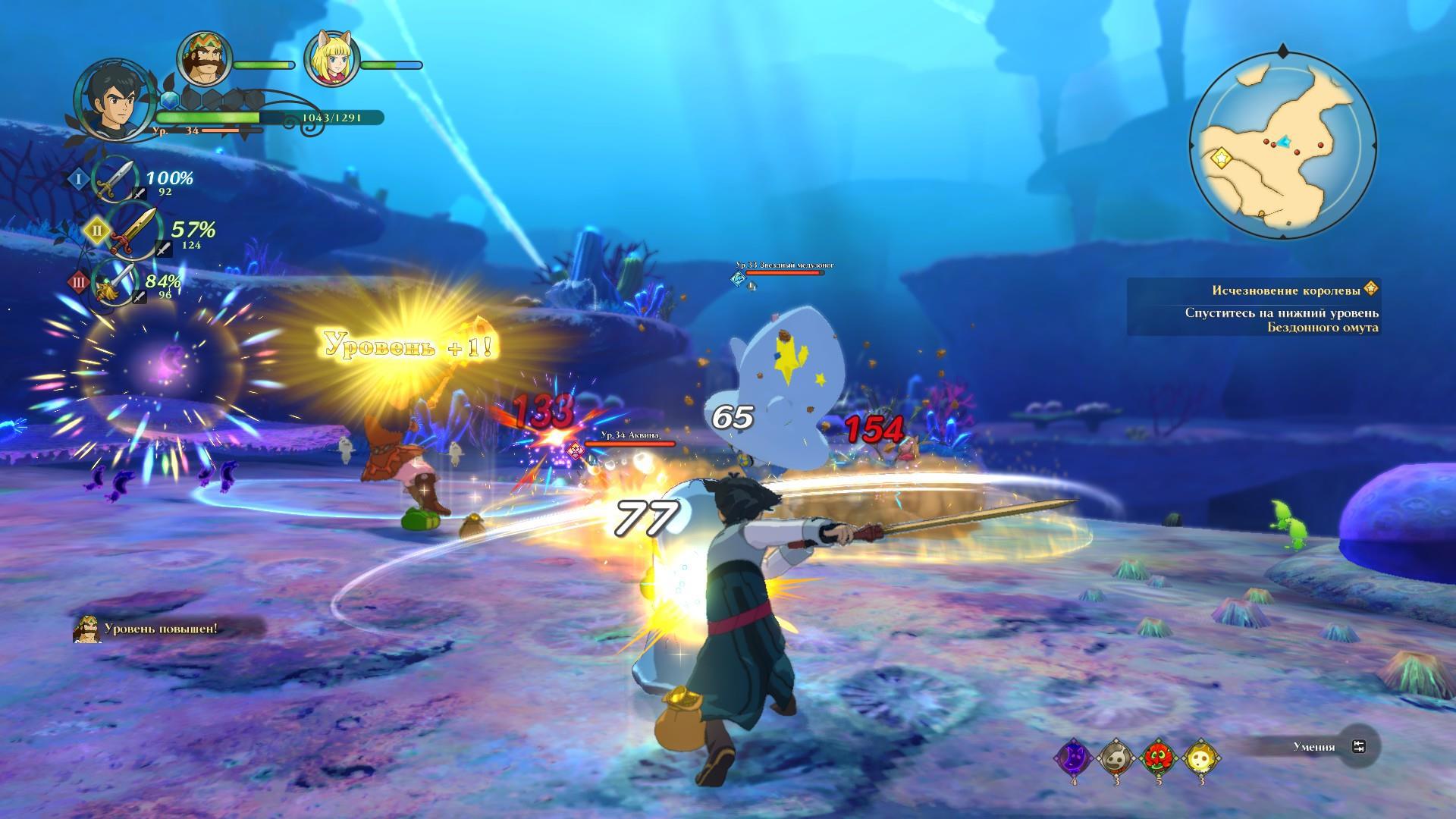Switch to the blonde cat-eared girl portrait

[x=331, y=61]
